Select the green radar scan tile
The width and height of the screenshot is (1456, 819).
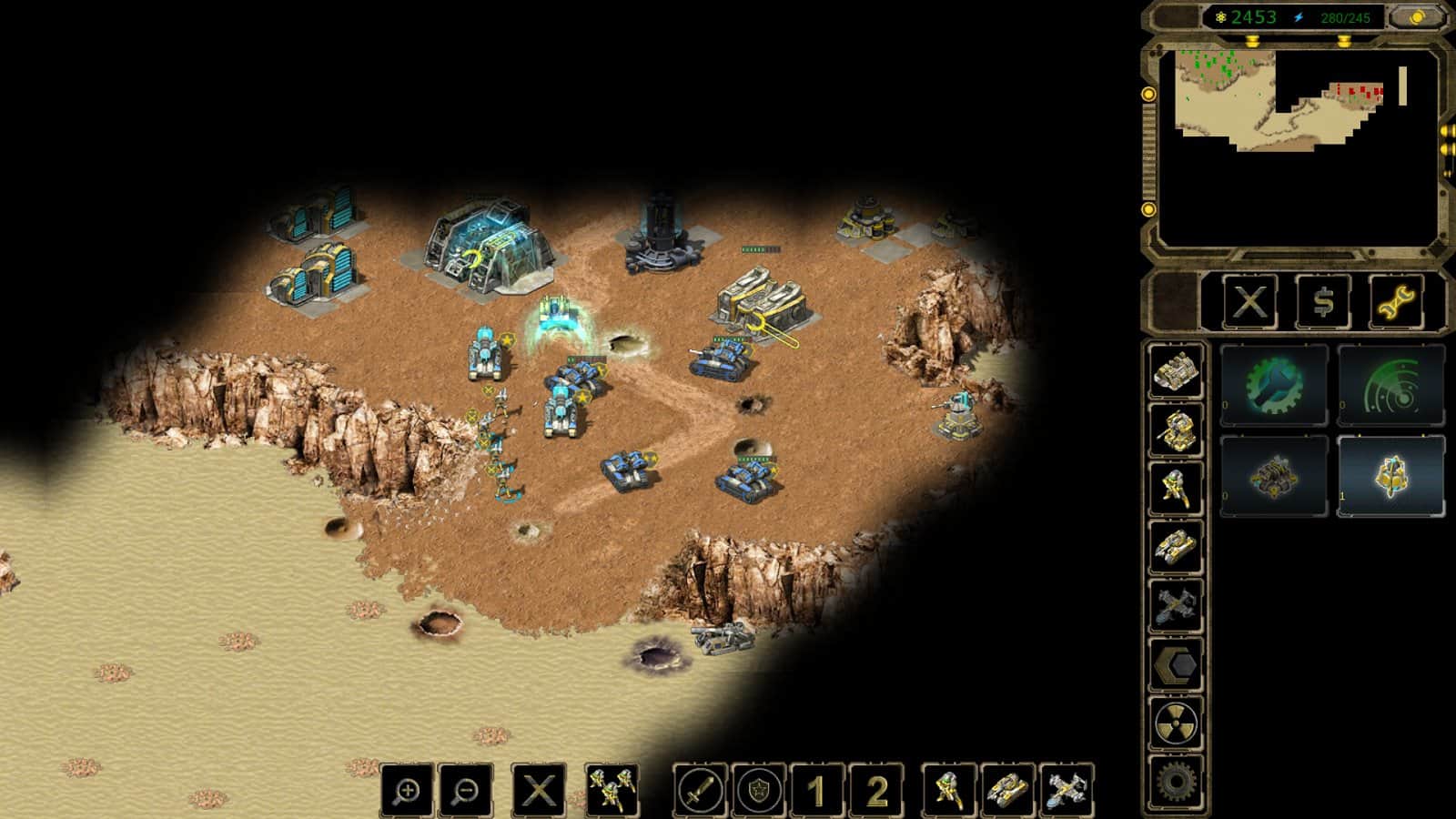(1390, 385)
